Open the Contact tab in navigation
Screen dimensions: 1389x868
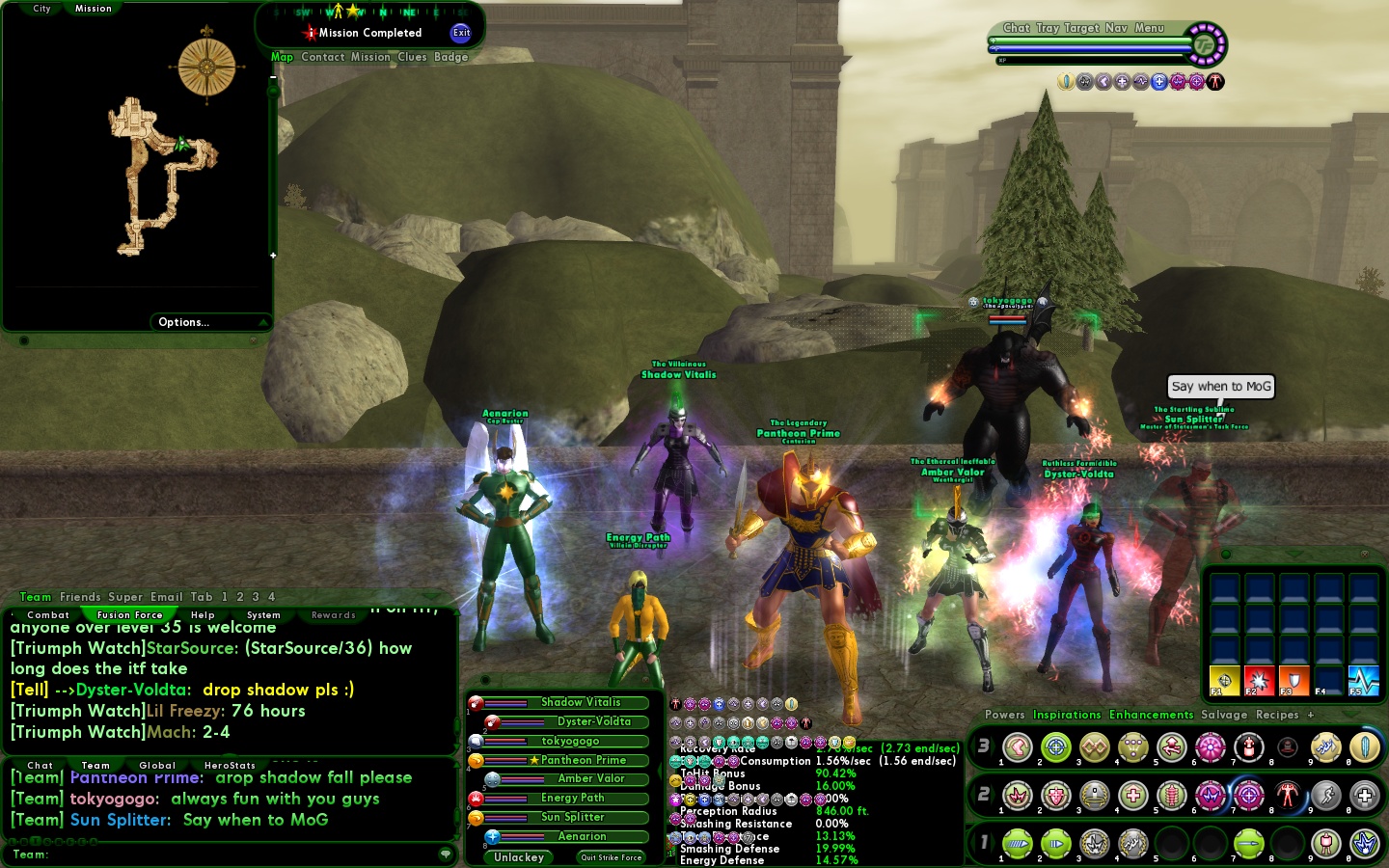click(x=322, y=57)
